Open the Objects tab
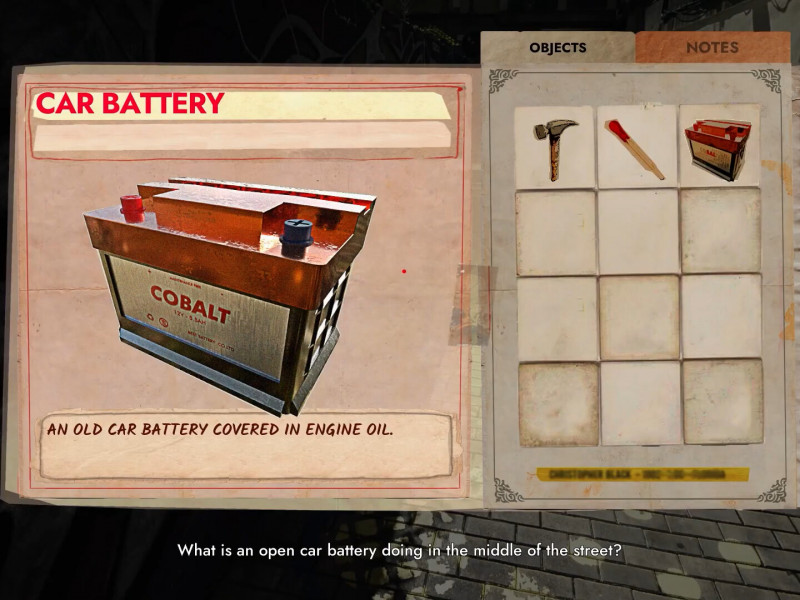The image size is (800, 600). [x=557, y=47]
